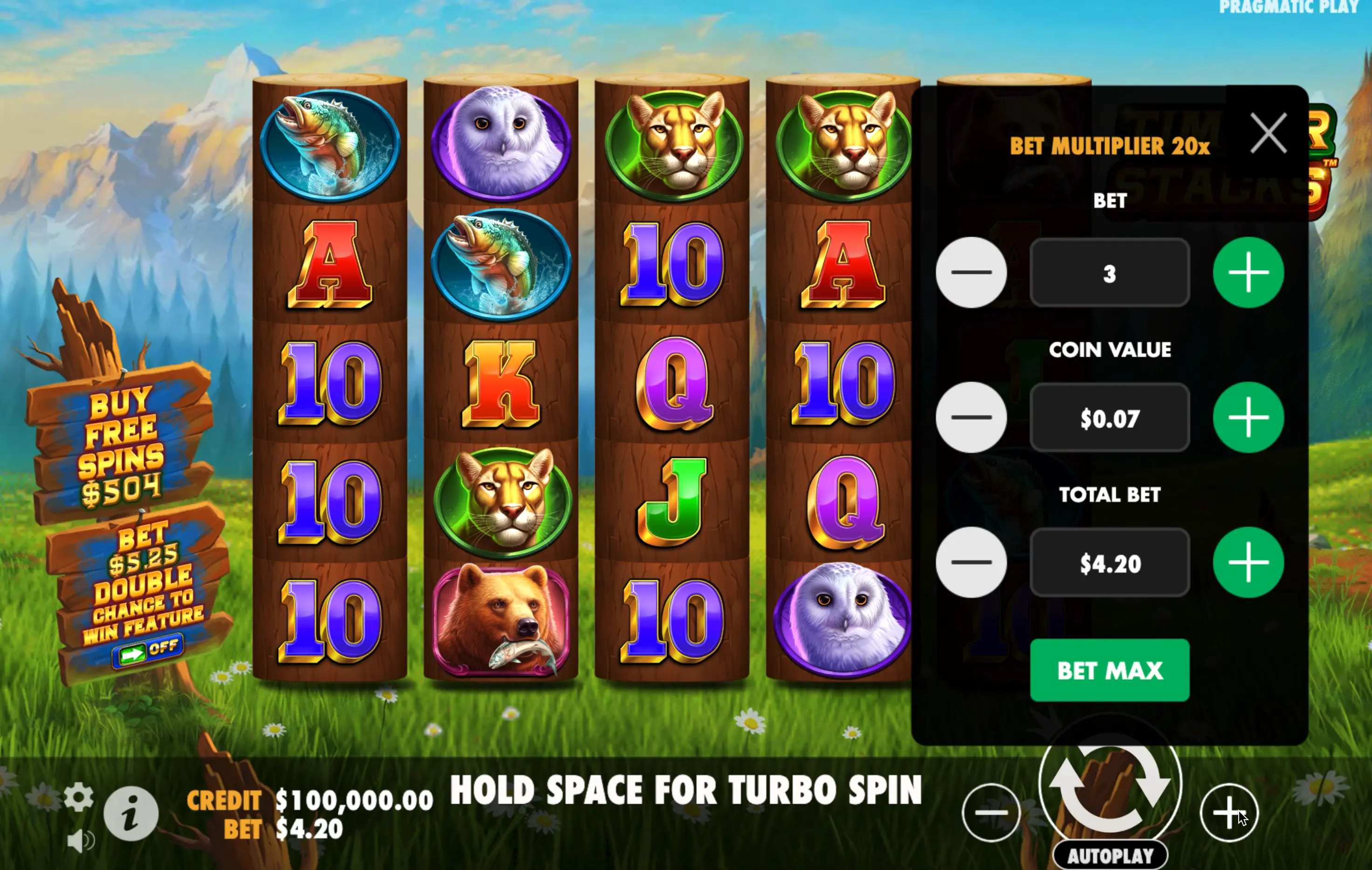Open the Autoplay options
Viewport: 1372px width, 870px height.
pyautogui.click(x=1109, y=855)
